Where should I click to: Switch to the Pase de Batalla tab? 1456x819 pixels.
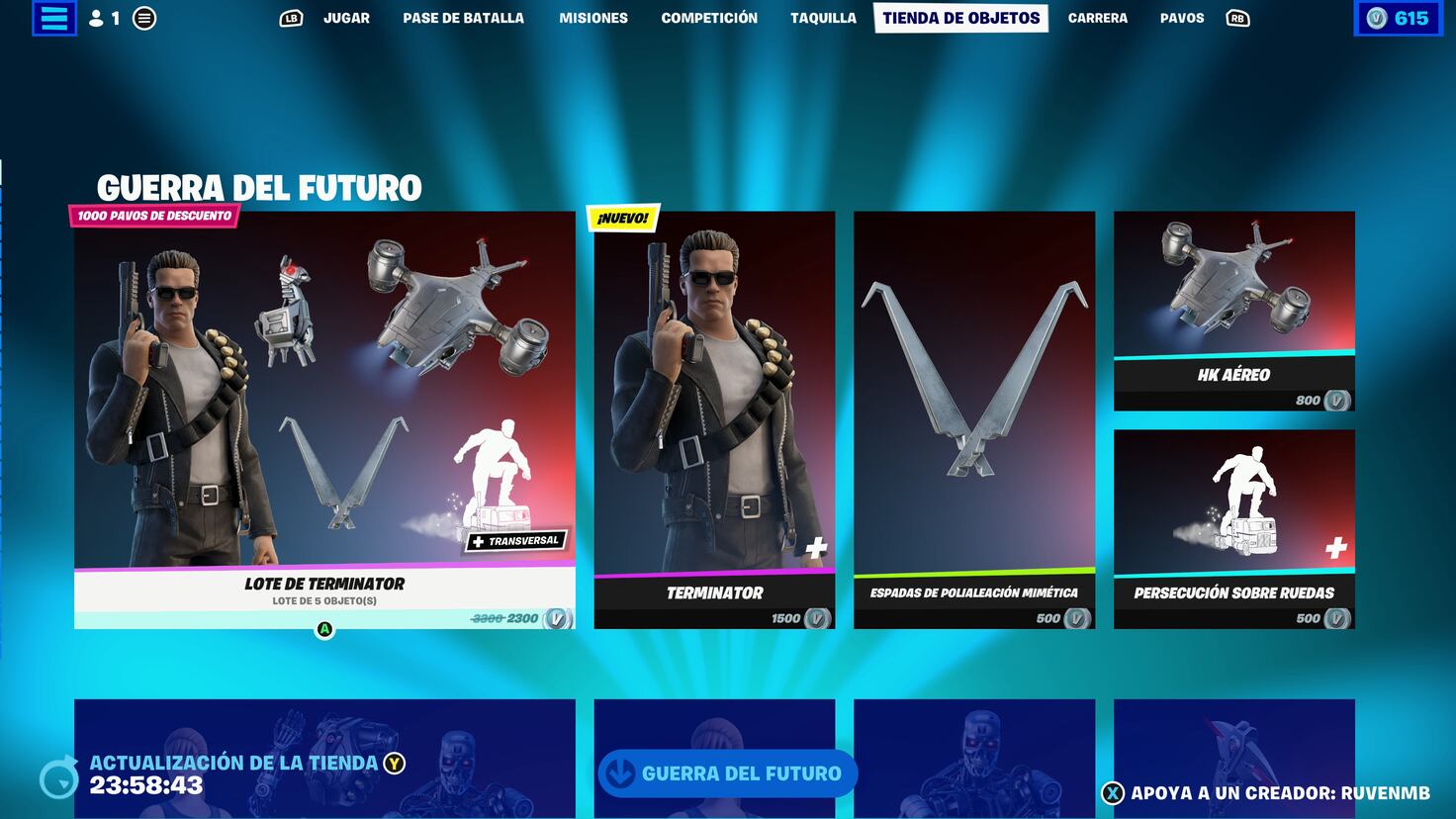click(x=462, y=17)
